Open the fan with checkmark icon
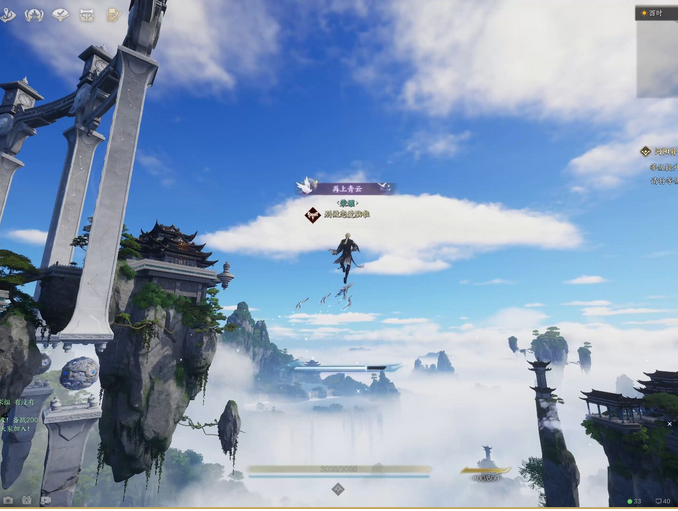Viewport: 678px width, 511px height. [60, 15]
